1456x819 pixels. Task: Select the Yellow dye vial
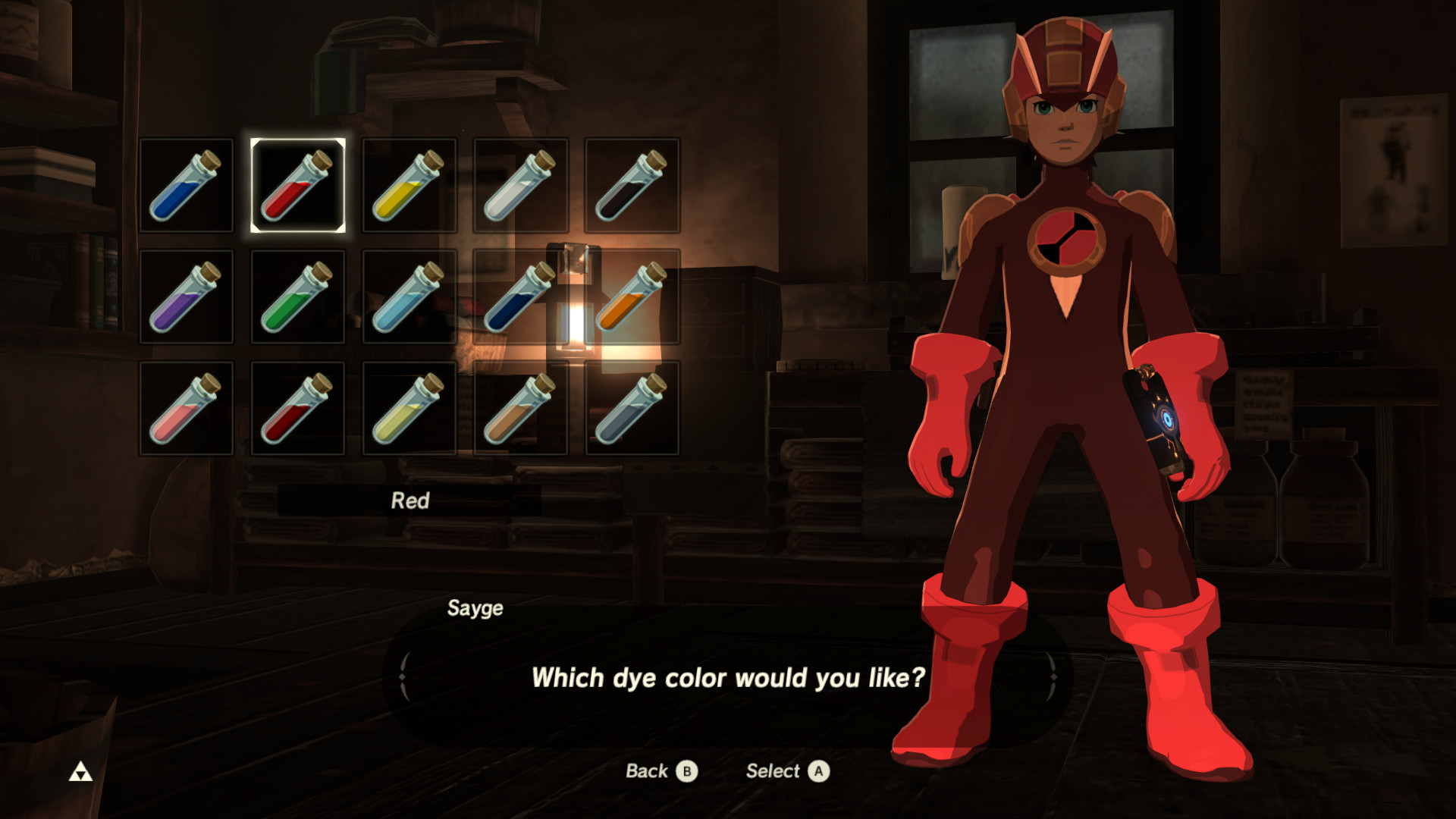click(409, 185)
